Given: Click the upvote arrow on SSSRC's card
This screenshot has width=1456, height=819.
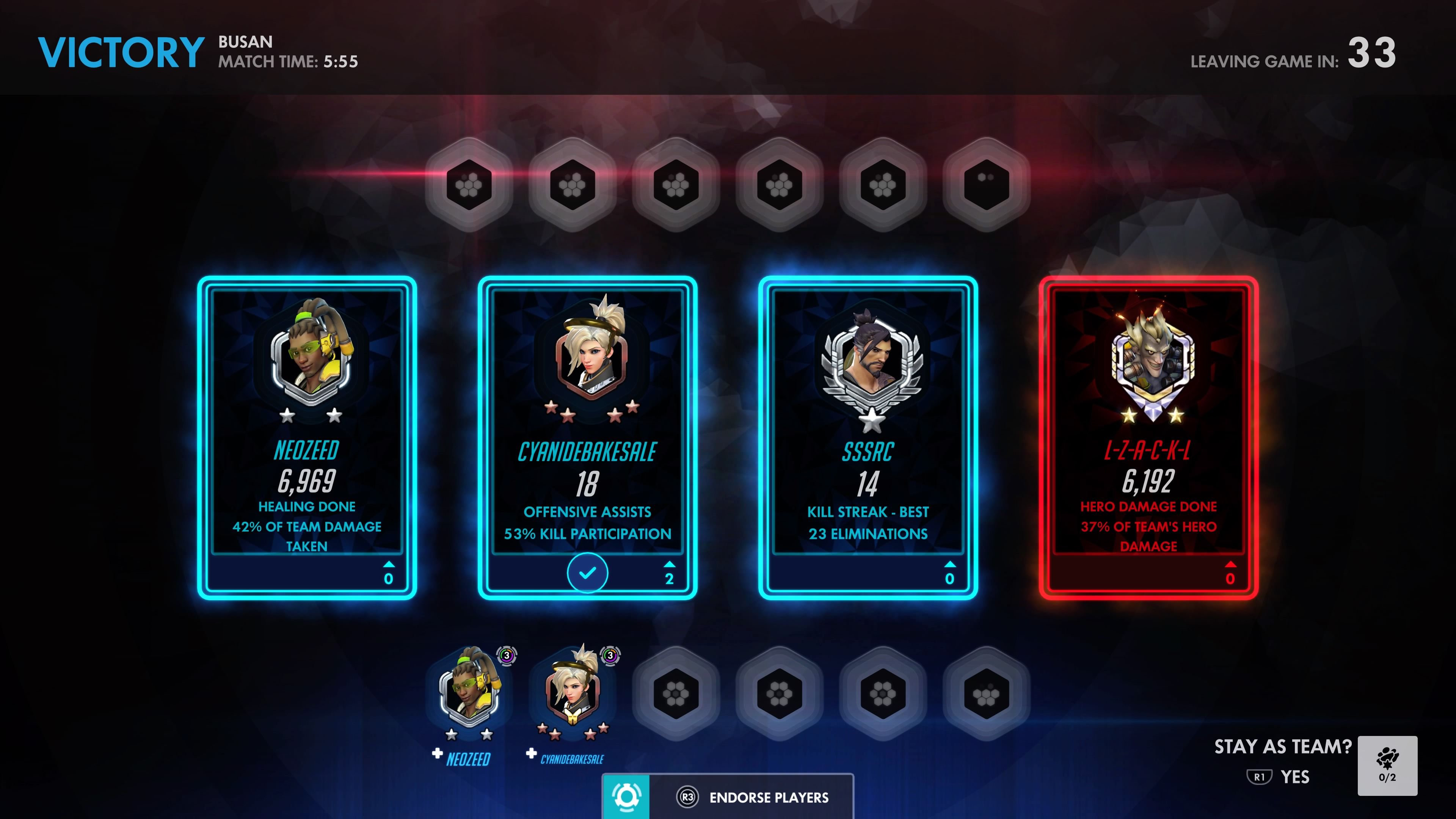Looking at the screenshot, I should 950,563.
